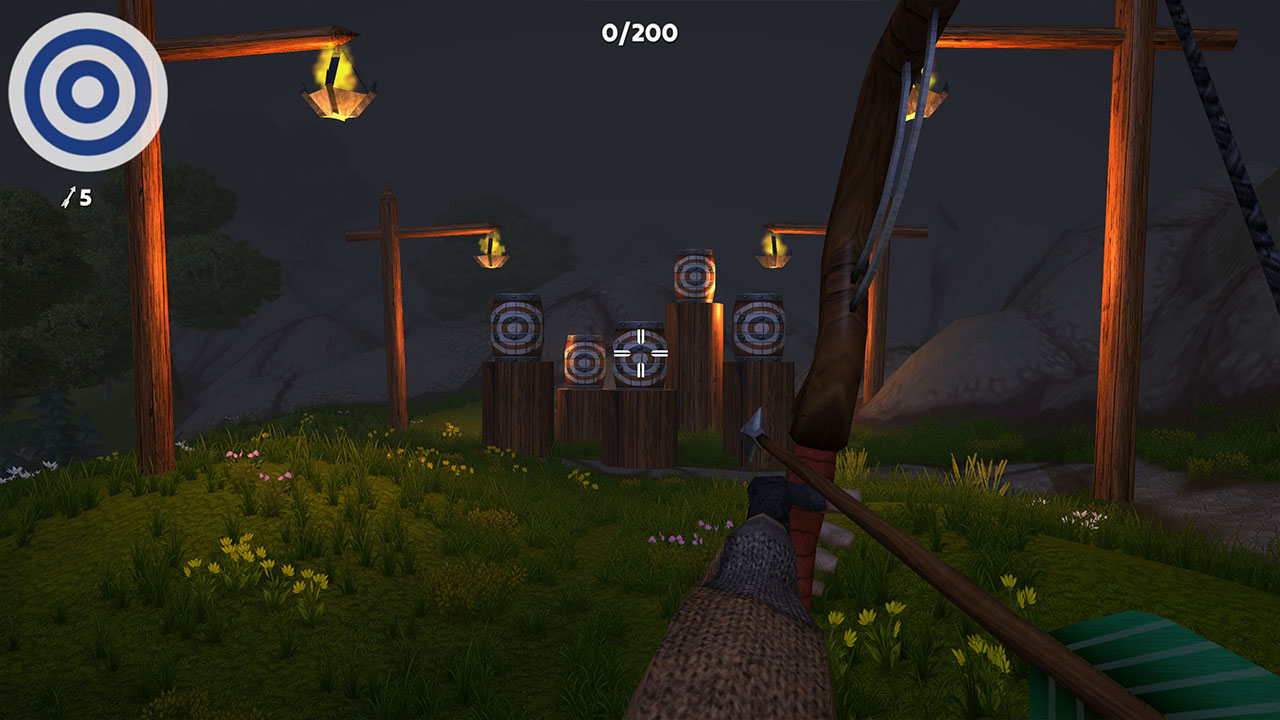Click the small middle target barrel
The width and height of the screenshot is (1280, 720).
pyautogui.click(x=583, y=360)
